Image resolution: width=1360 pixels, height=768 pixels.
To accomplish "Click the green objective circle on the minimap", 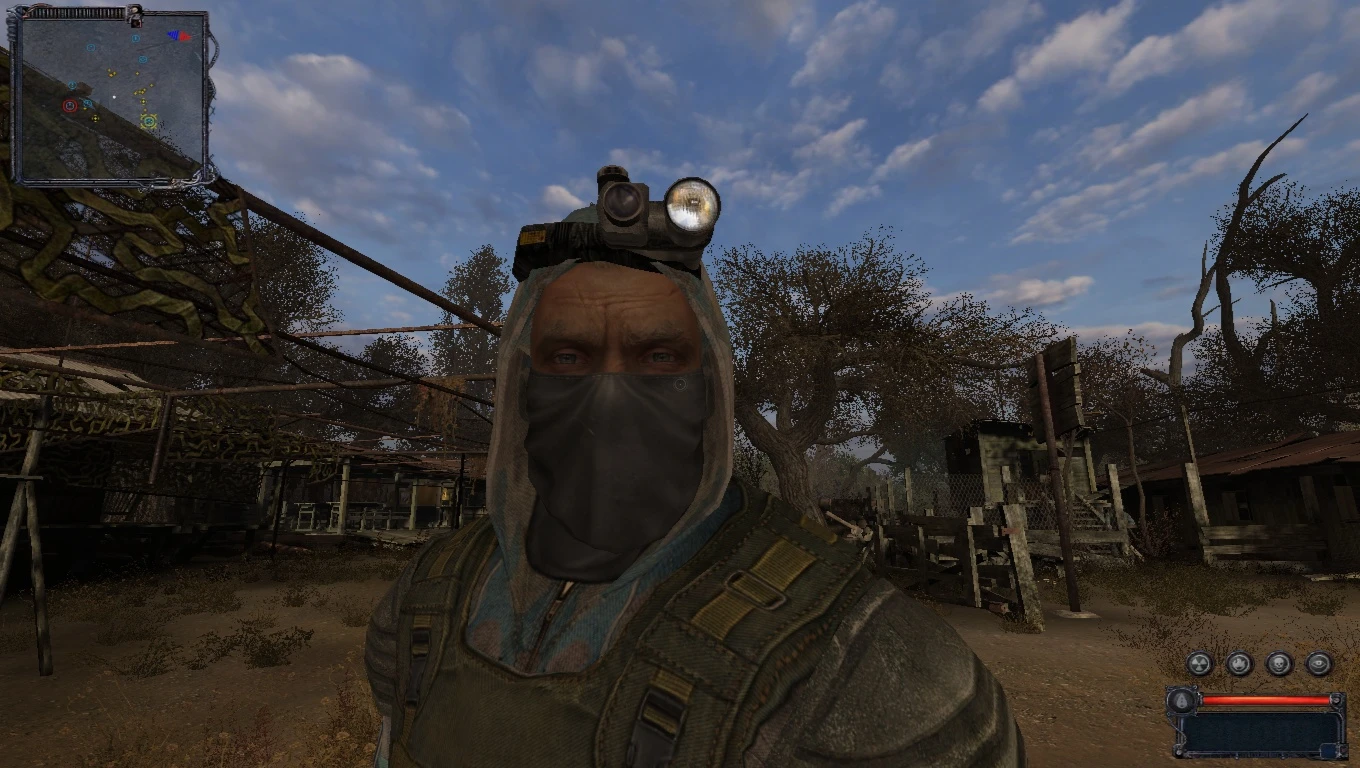I will pos(149,121).
